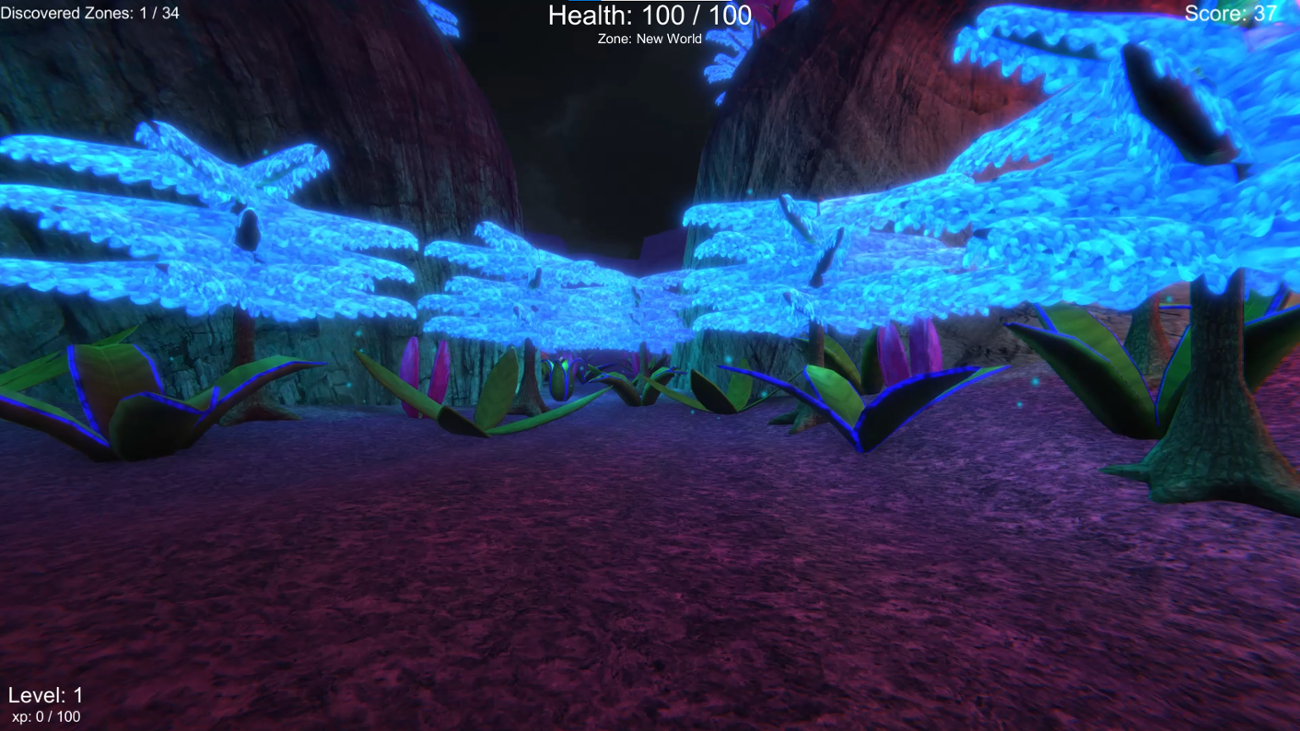This screenshot has width=1300, height=731.
Task: Click the Health: 100 / 100 display
Action: click(648, 16)
